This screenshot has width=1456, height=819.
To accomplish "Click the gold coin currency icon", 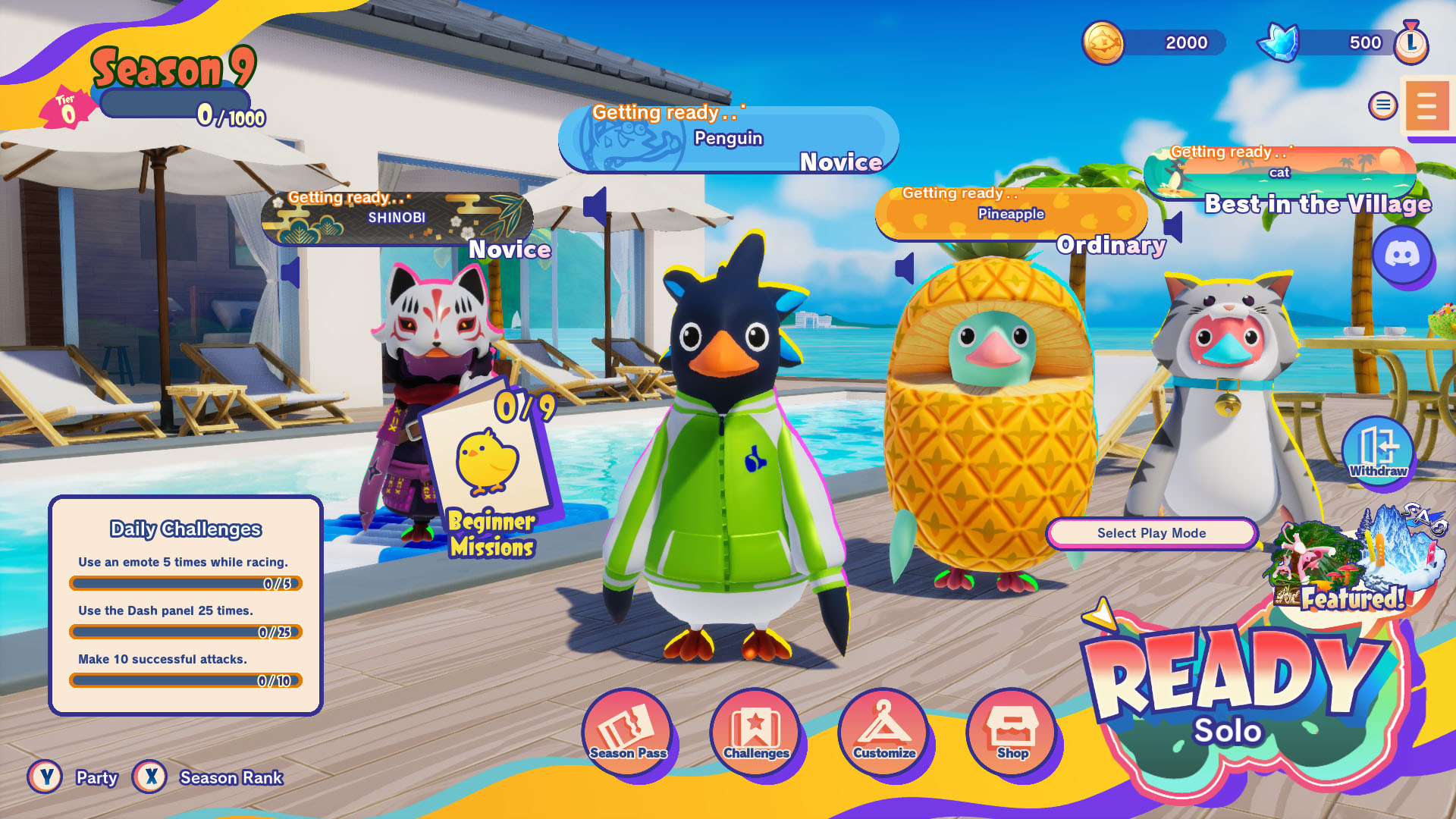I will (1103, 42).
